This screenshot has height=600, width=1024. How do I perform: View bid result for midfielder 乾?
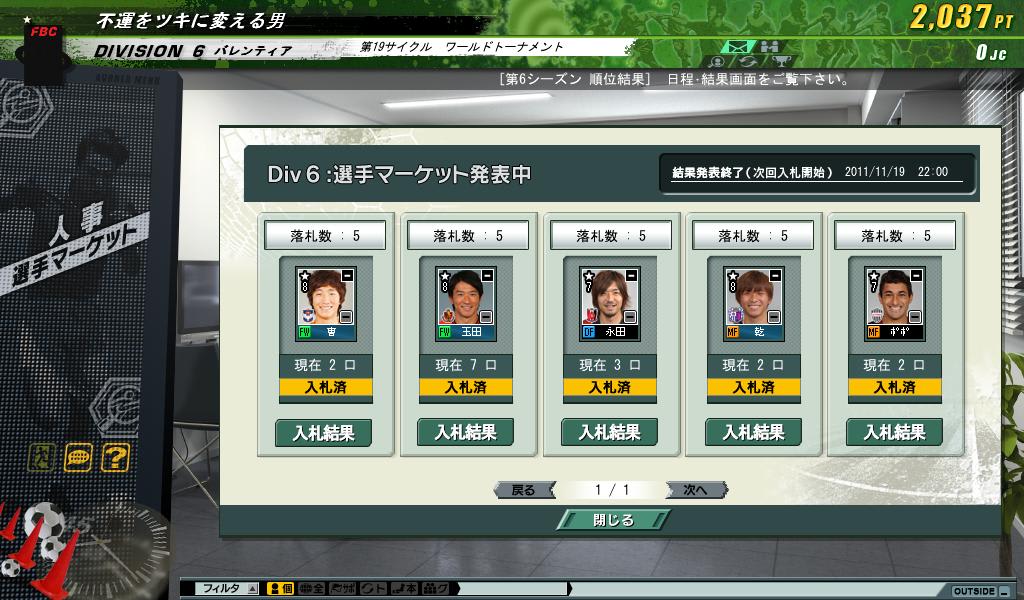coord(752,433)
